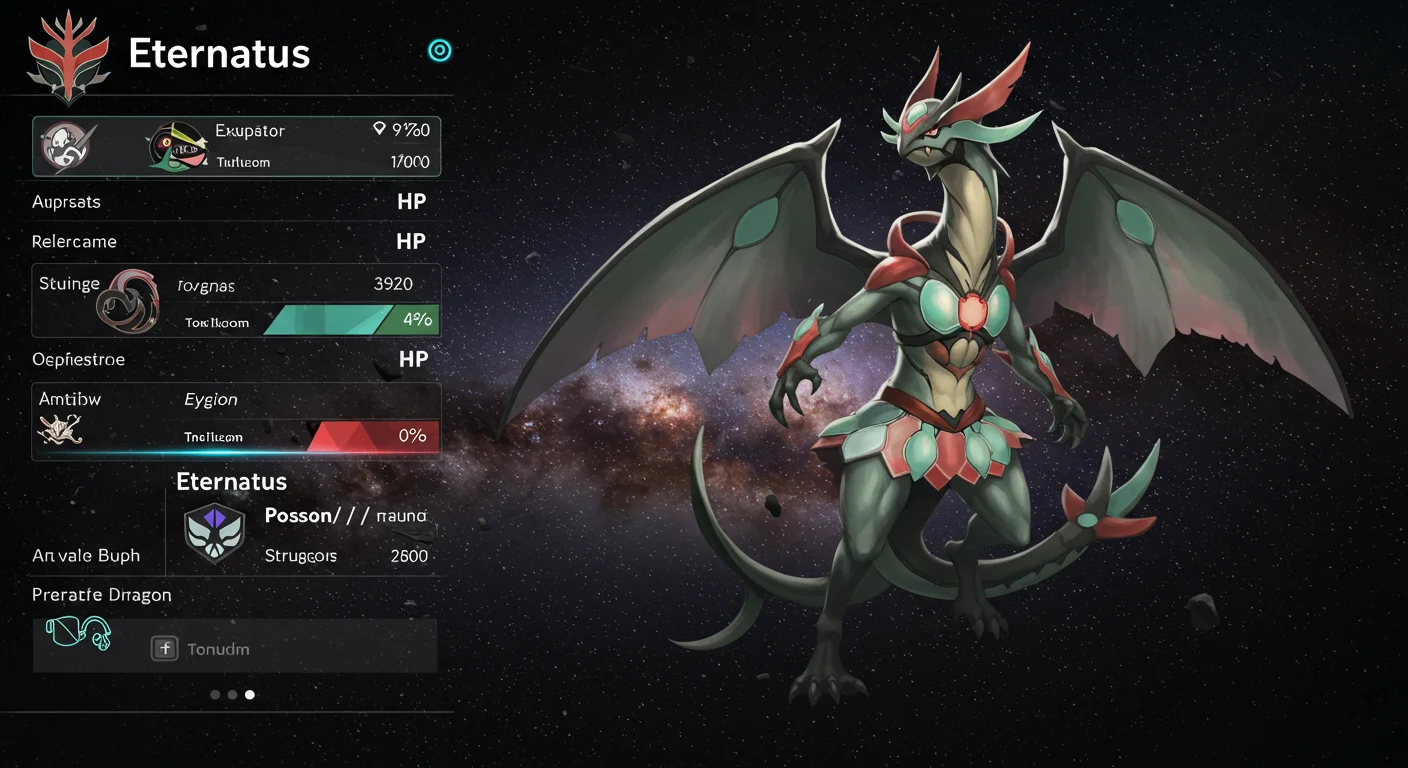Select the Relercame stat row
This screenshot has width=1408, height=768.
(230, 242)
